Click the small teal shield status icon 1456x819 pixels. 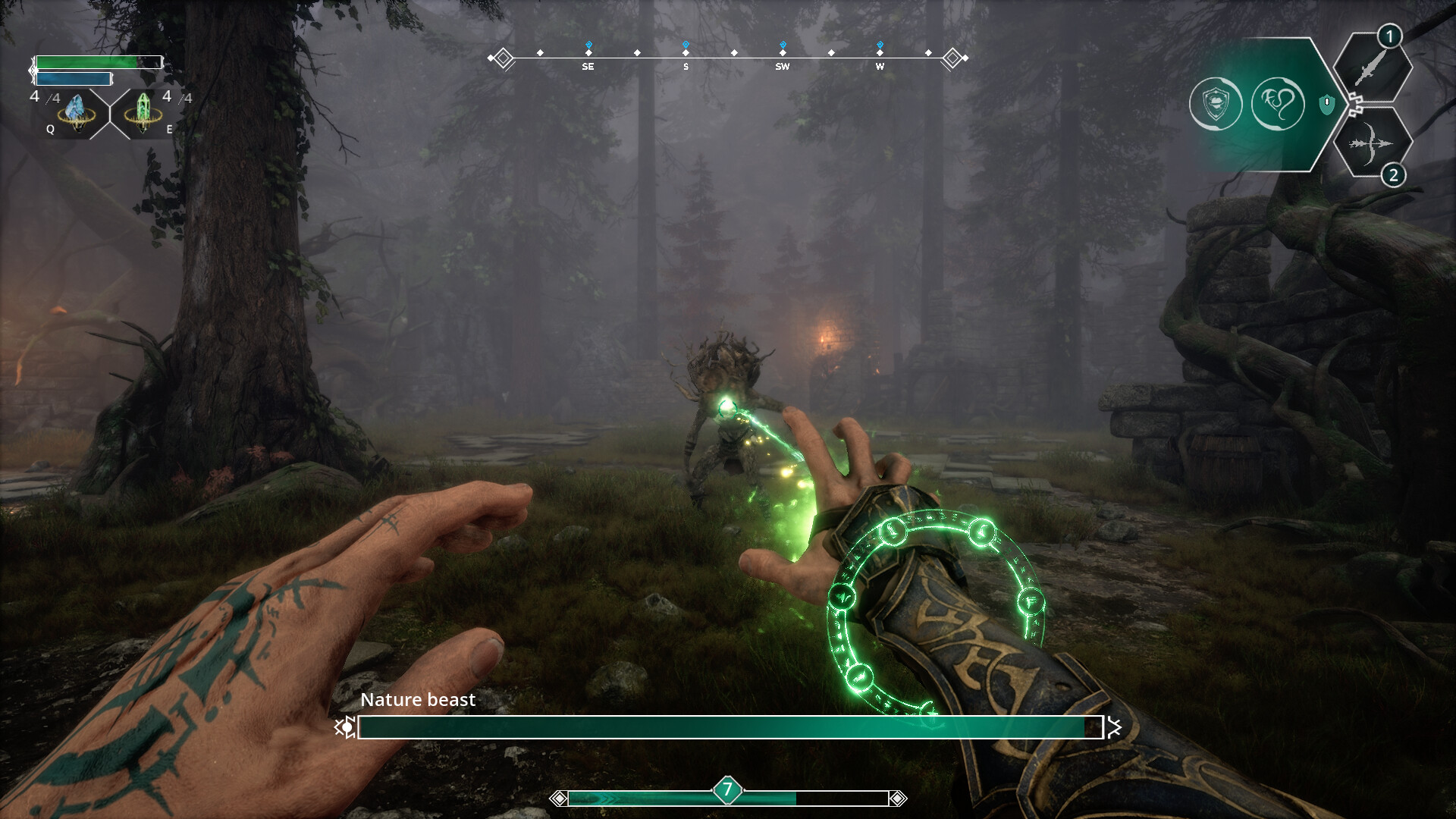coord(1326,103)
